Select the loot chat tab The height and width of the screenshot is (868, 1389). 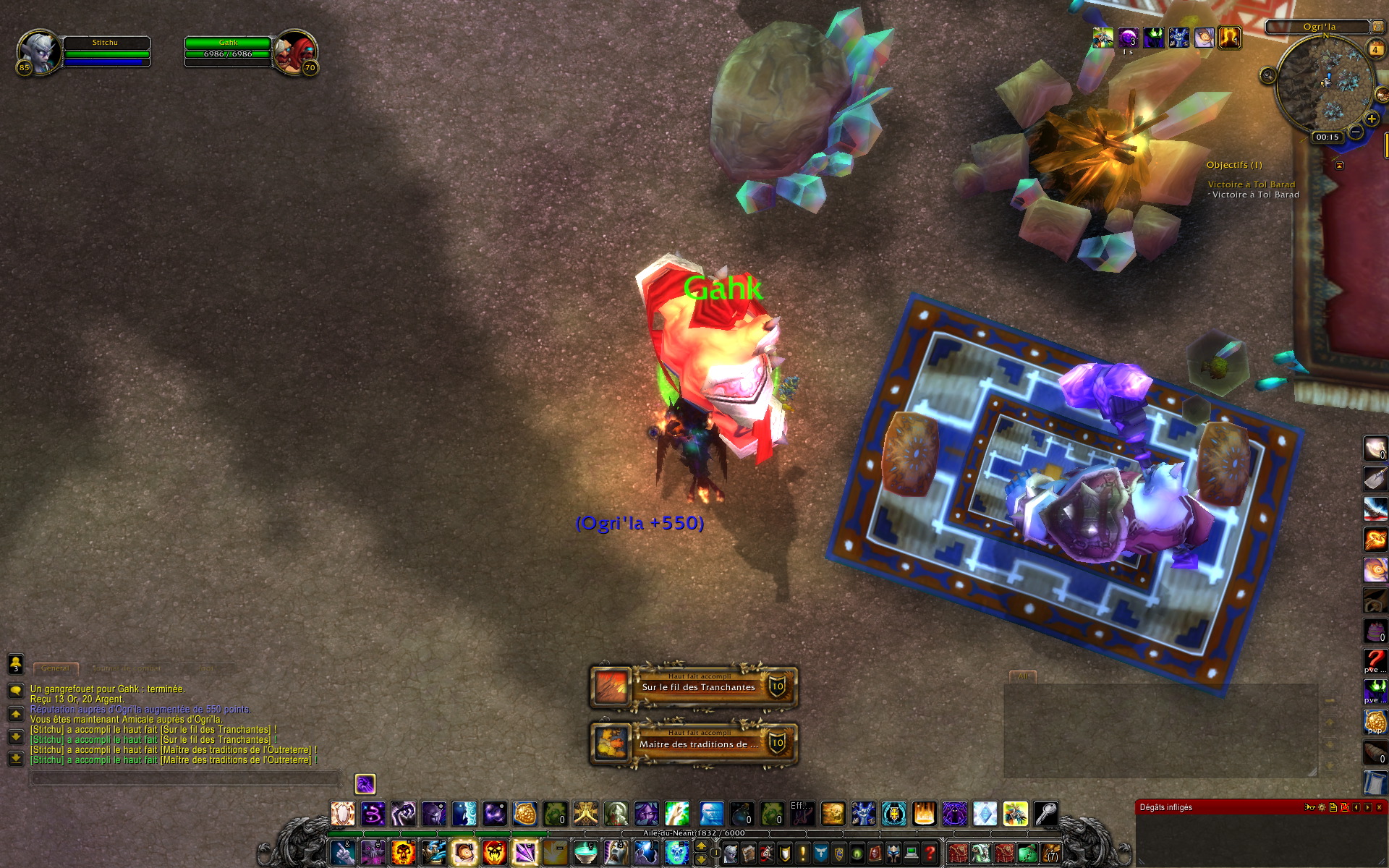207,668
